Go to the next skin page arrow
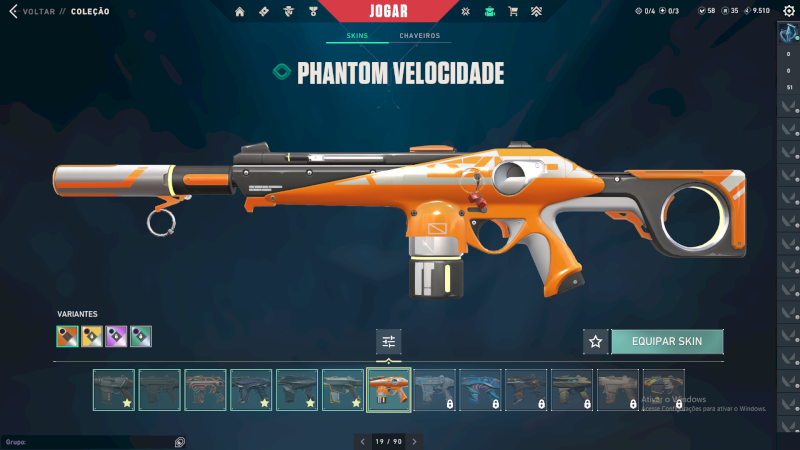This screenshot has height=450, width=800. pyautogui.click(x=414, y=441)
